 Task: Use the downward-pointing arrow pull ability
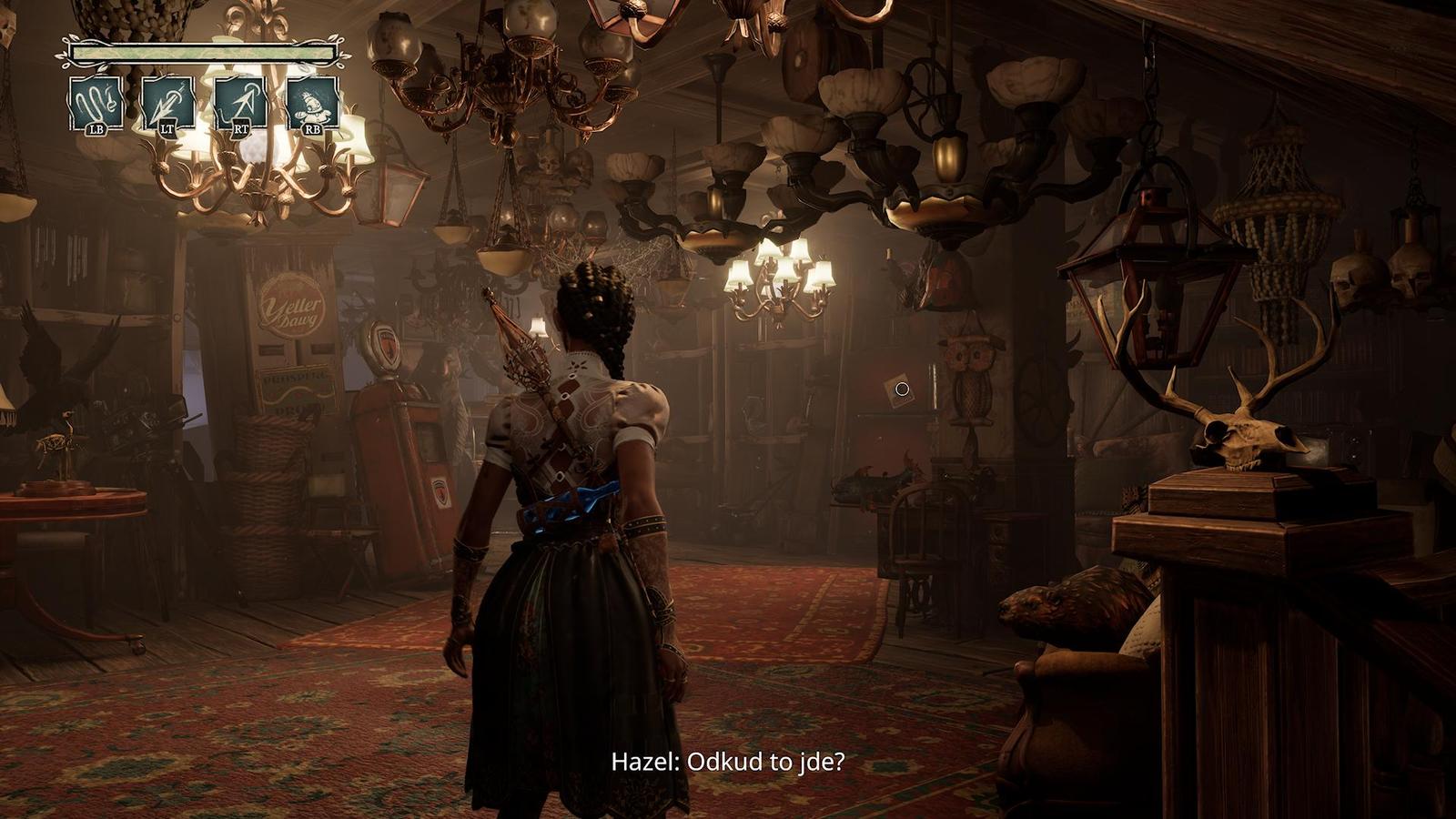pyautogui.click(x=168, y=102)
